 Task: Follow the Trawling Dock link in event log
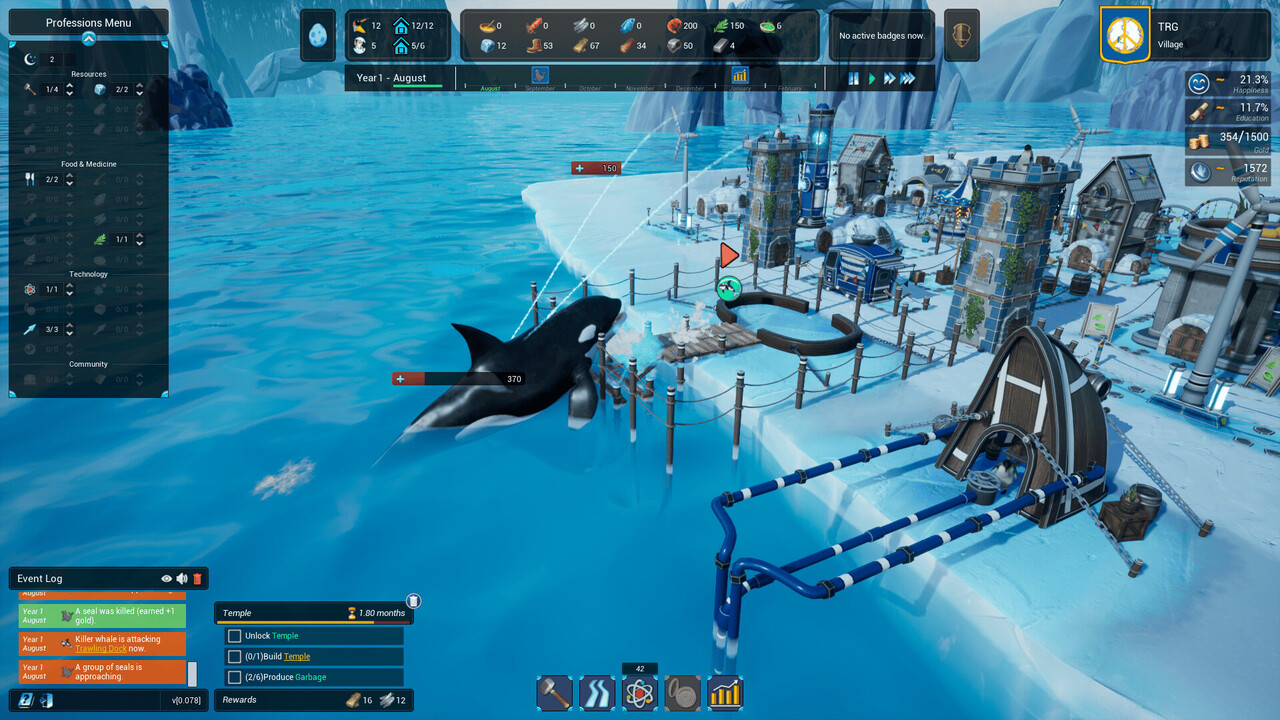coord(102,648)
